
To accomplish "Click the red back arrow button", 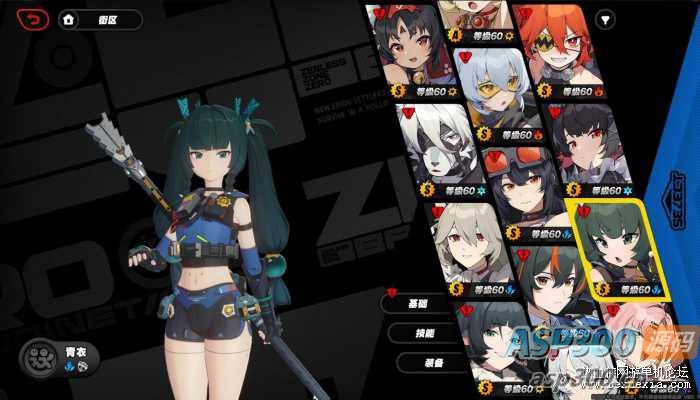I will 34,19.
